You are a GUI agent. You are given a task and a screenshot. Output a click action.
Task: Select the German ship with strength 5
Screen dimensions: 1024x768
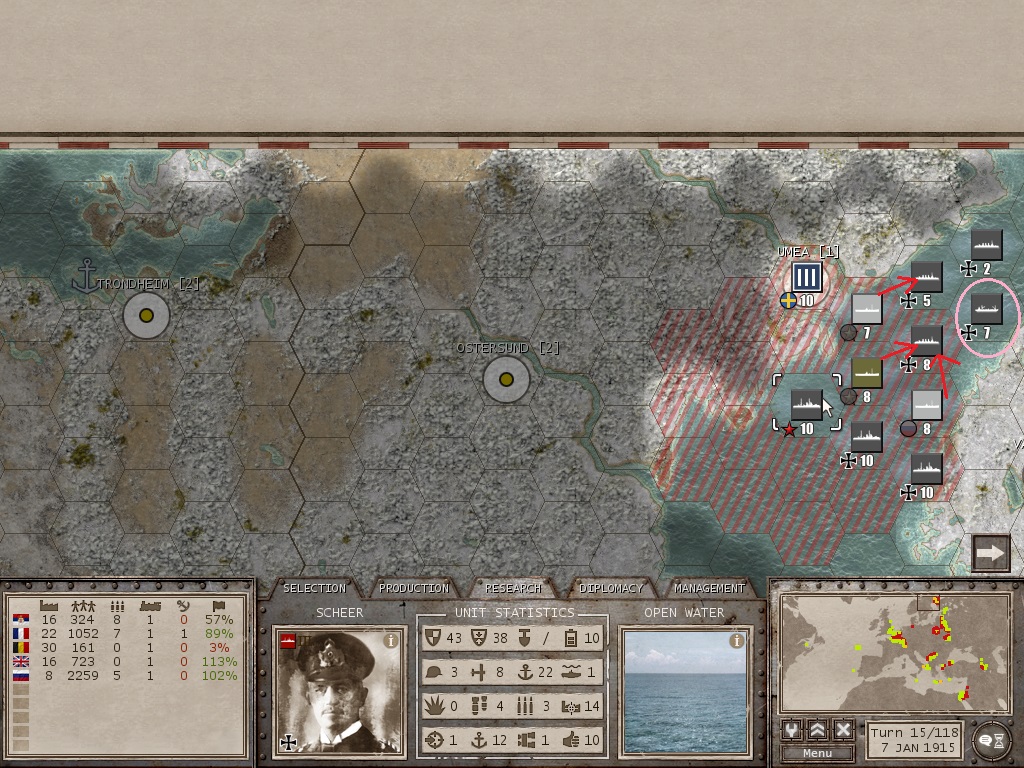point(926,277)
